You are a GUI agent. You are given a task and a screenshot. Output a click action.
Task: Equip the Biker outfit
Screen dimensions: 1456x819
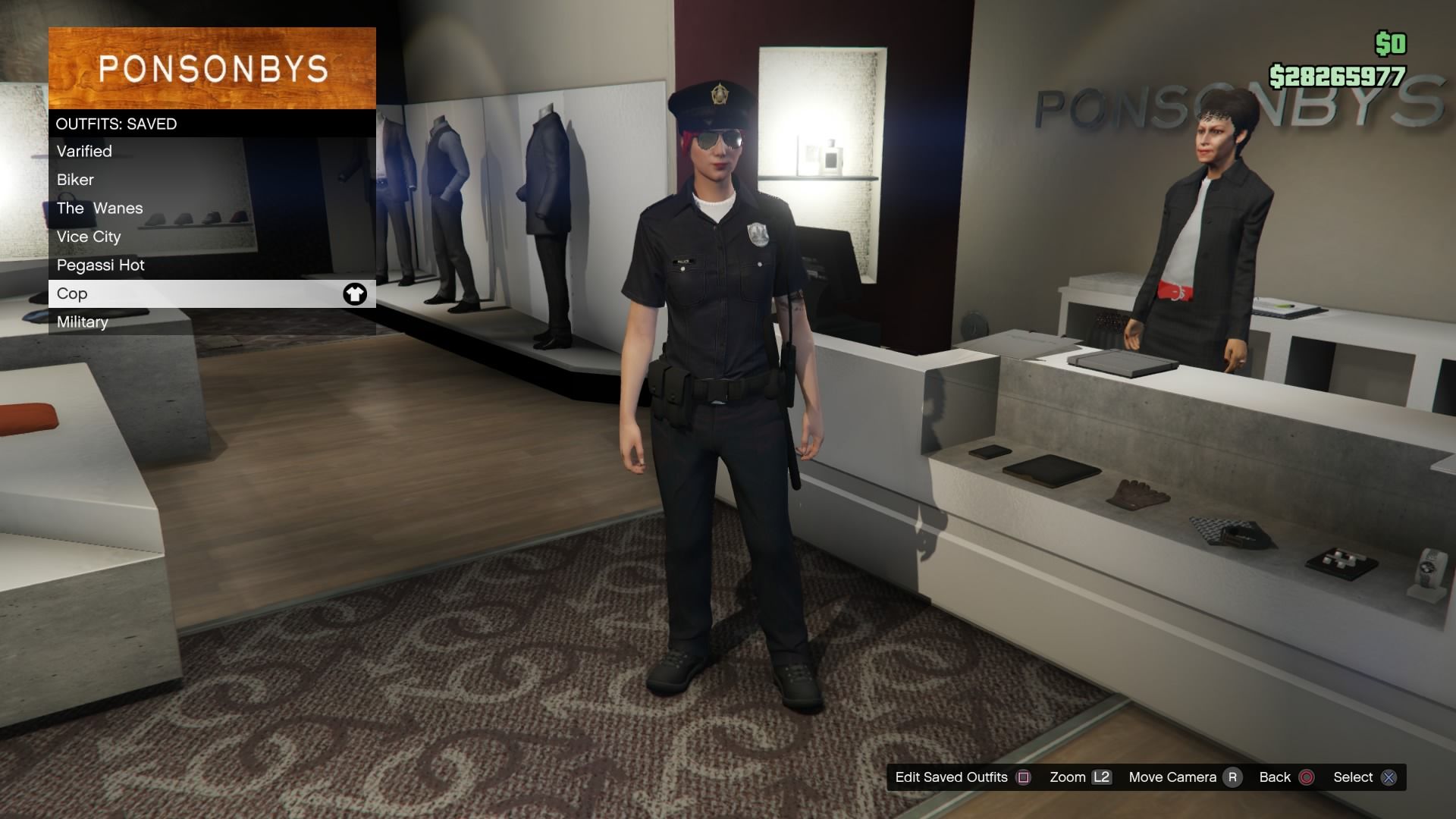click(x=75, y=180)
